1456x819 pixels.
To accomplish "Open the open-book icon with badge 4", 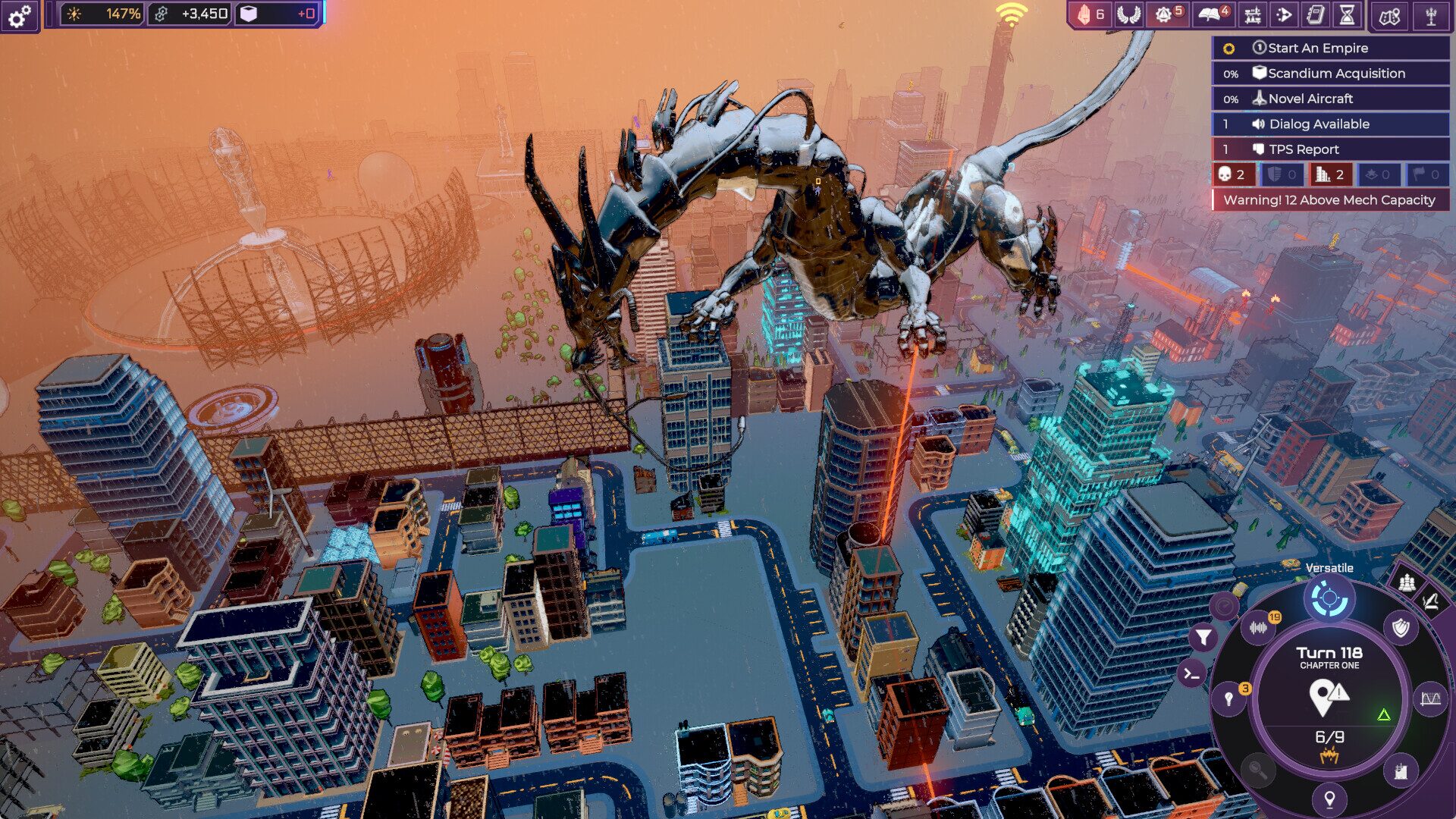I will coord(1213,14).
